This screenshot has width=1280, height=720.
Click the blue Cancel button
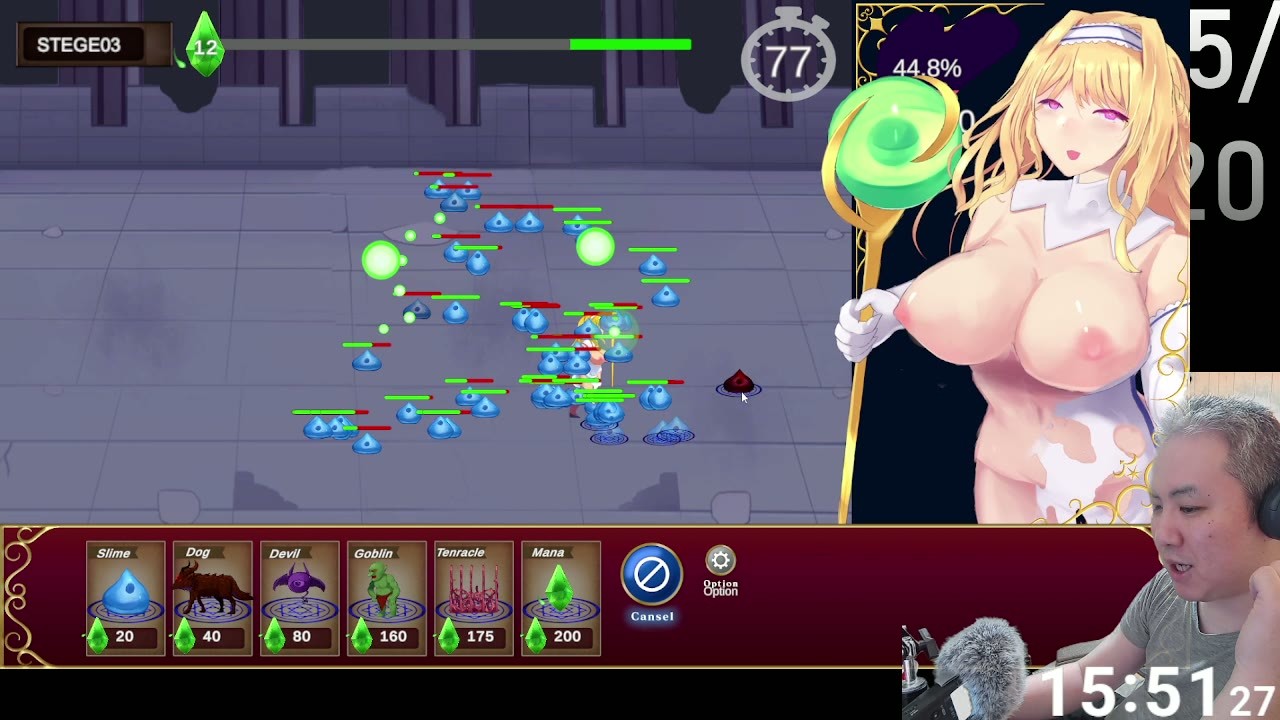click(652, 575)
